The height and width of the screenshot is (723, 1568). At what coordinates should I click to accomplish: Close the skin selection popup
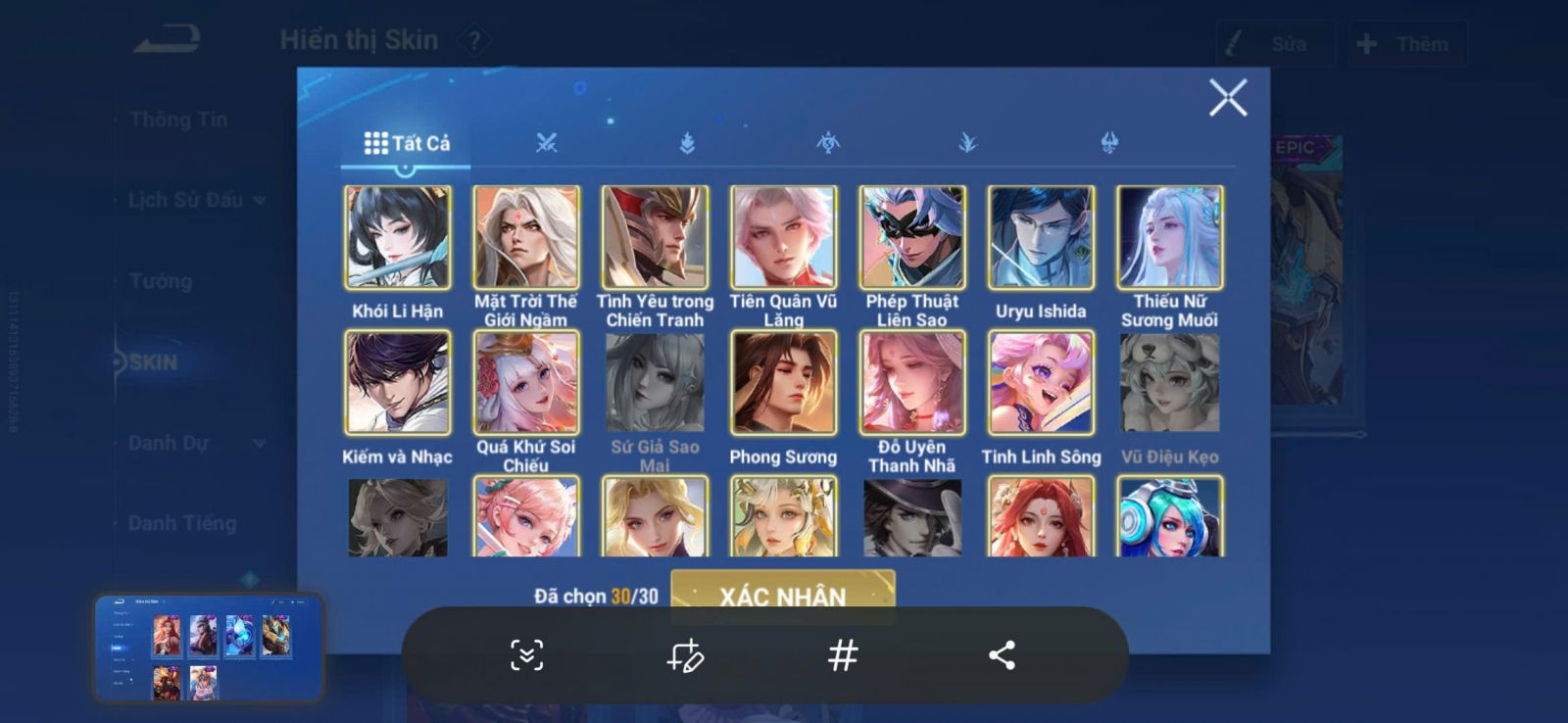click(1227, 98)
